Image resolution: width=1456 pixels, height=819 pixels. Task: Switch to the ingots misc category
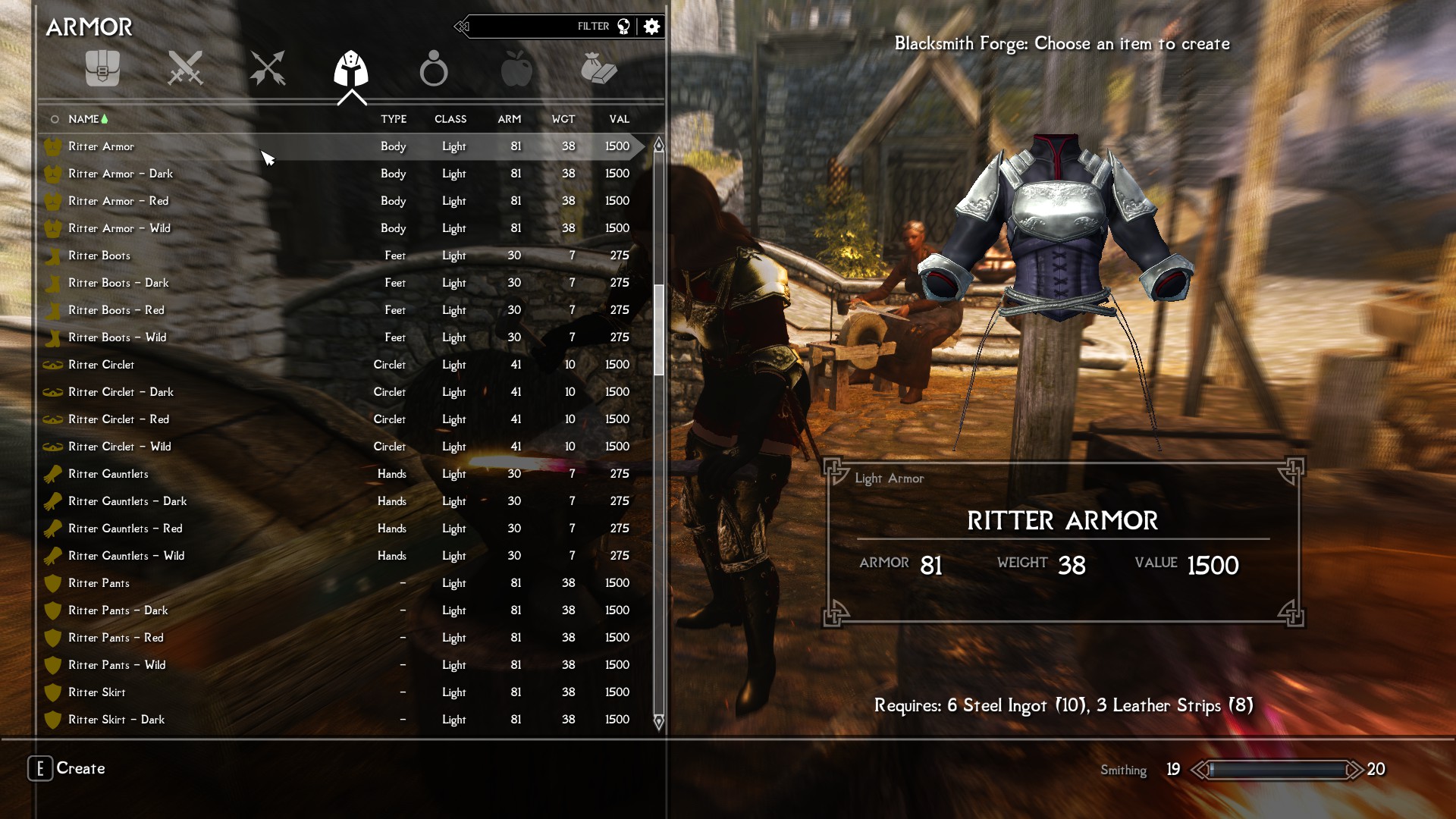[x=599, y=69]
